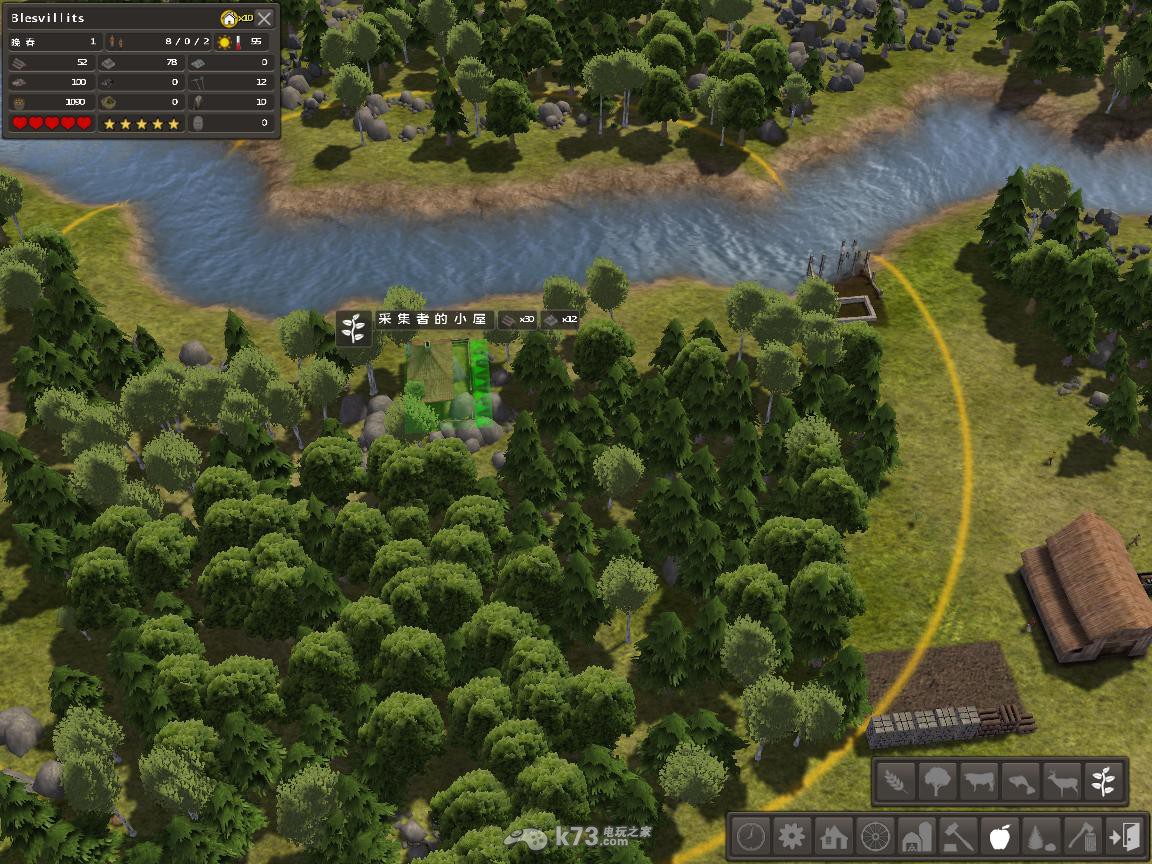This screenshot has height=864, width=1152.
Task: Select the crop field wheat icon
Action: (x=896, y=780)
